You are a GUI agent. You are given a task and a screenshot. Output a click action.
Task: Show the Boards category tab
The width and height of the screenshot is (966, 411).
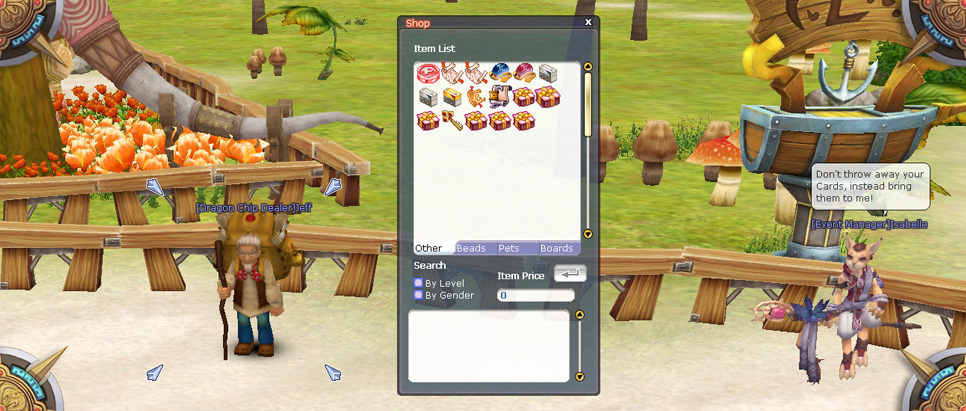pyautogui.click(x=556, y=248)
